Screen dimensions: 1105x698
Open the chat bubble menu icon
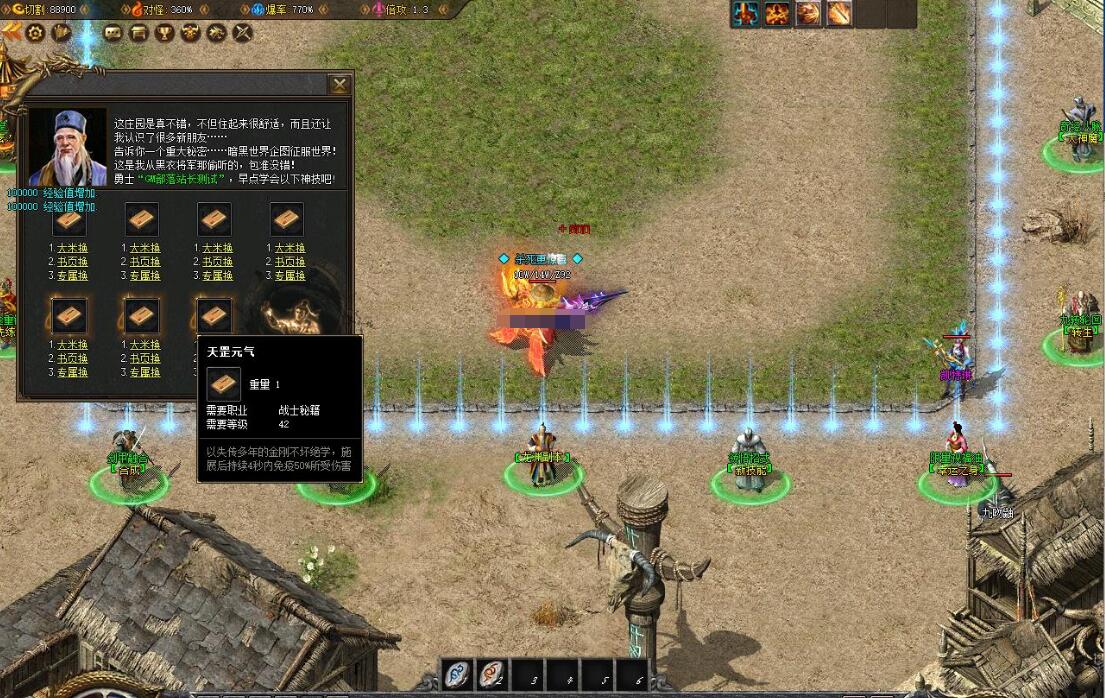tap(113, 33)
